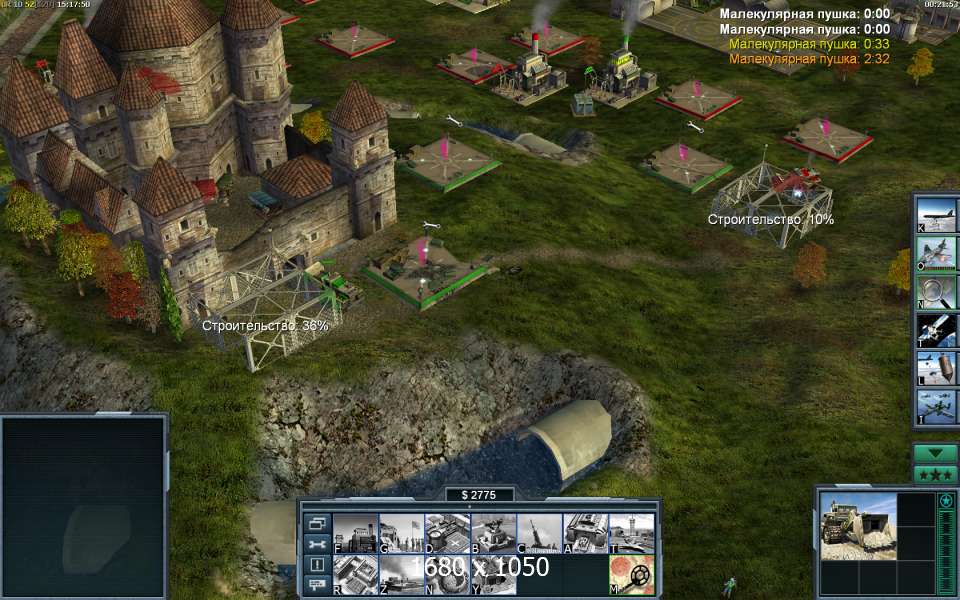Image resolution: width=960 pixels, height=600 pixels.
Task: Click the green down-arrow button
Action: pyautogui.click(x=935, y=453)
